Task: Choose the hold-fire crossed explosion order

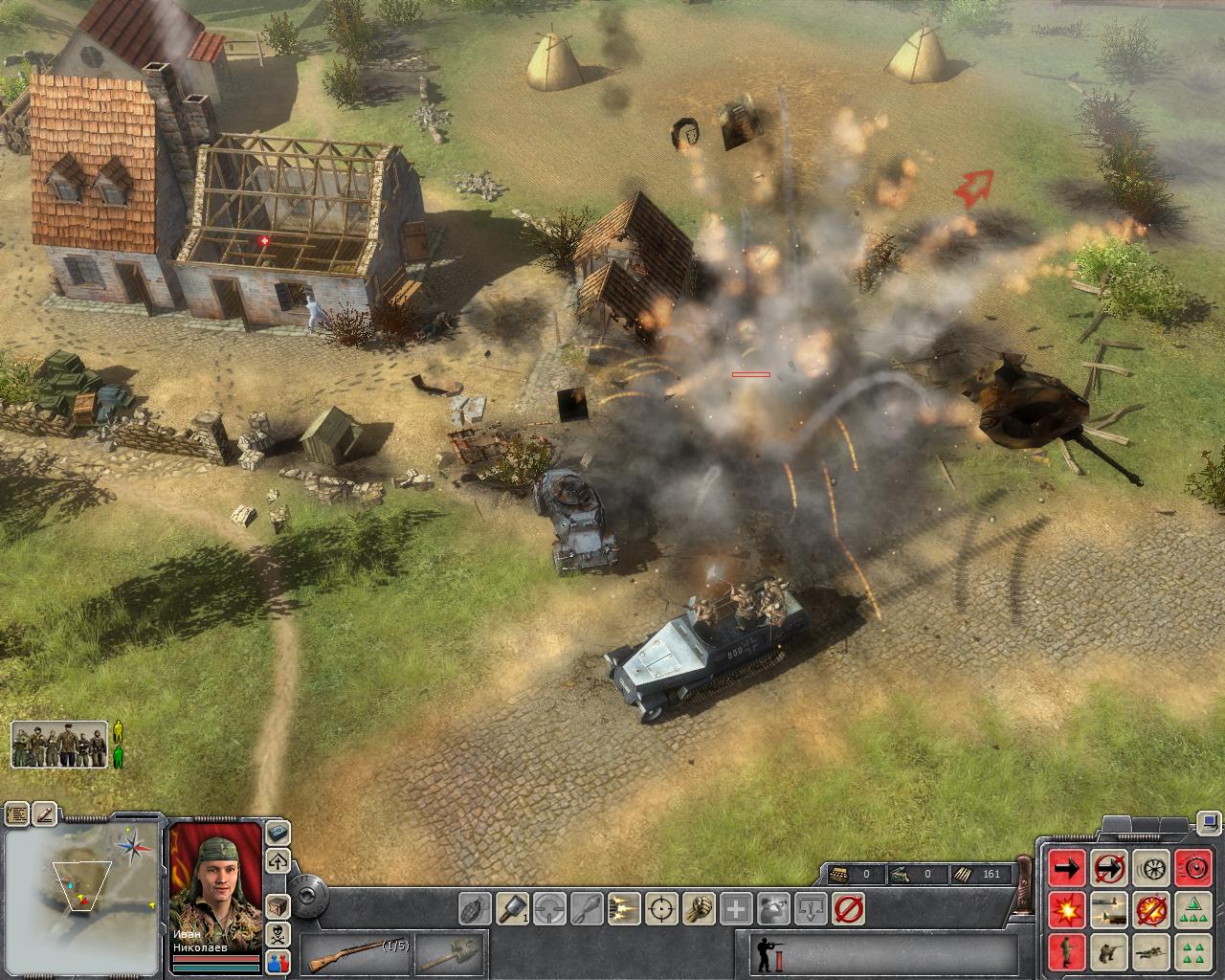Action: point(1149,909)
